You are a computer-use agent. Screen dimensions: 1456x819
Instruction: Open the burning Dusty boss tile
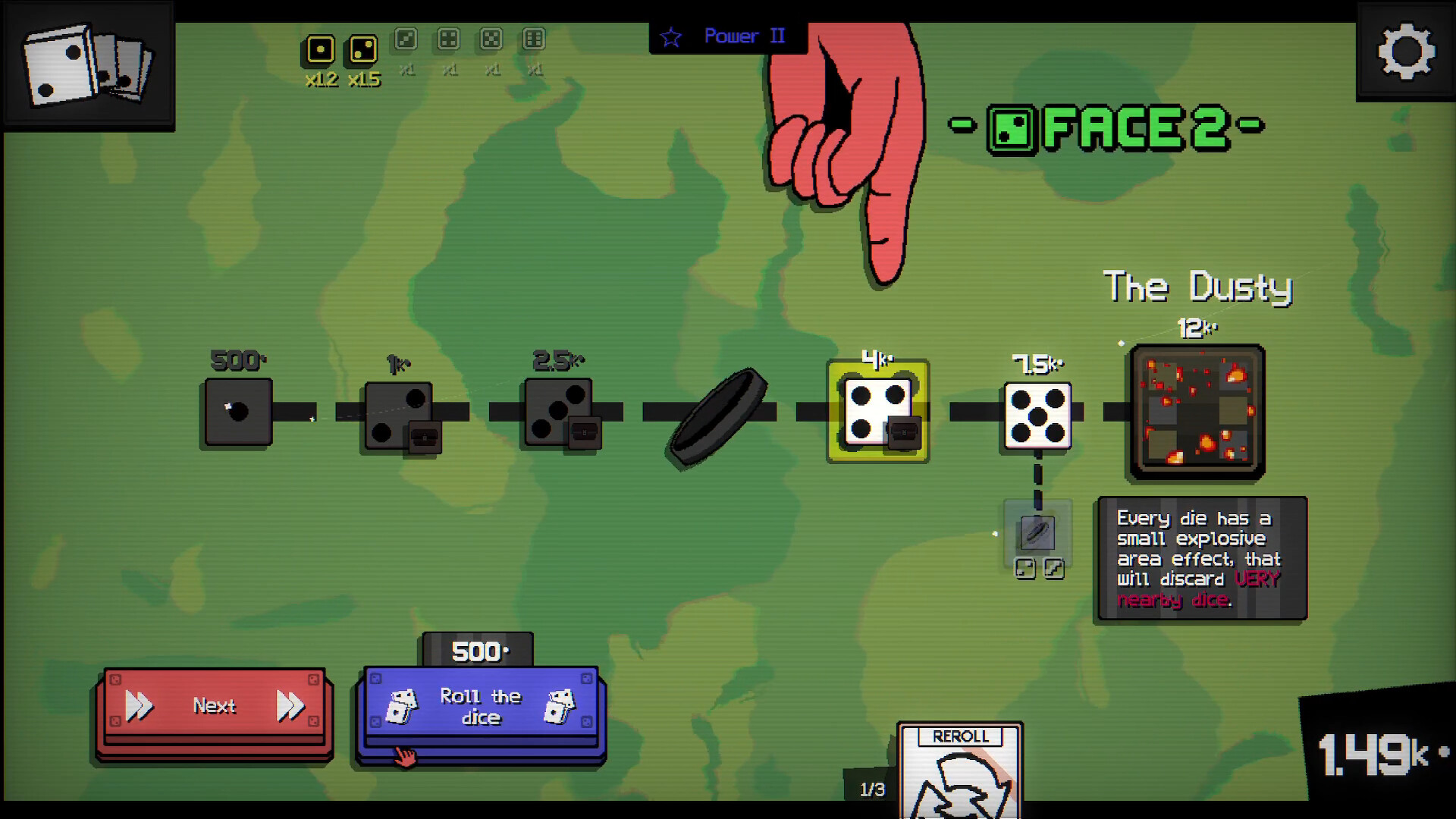click(1198, 412)
